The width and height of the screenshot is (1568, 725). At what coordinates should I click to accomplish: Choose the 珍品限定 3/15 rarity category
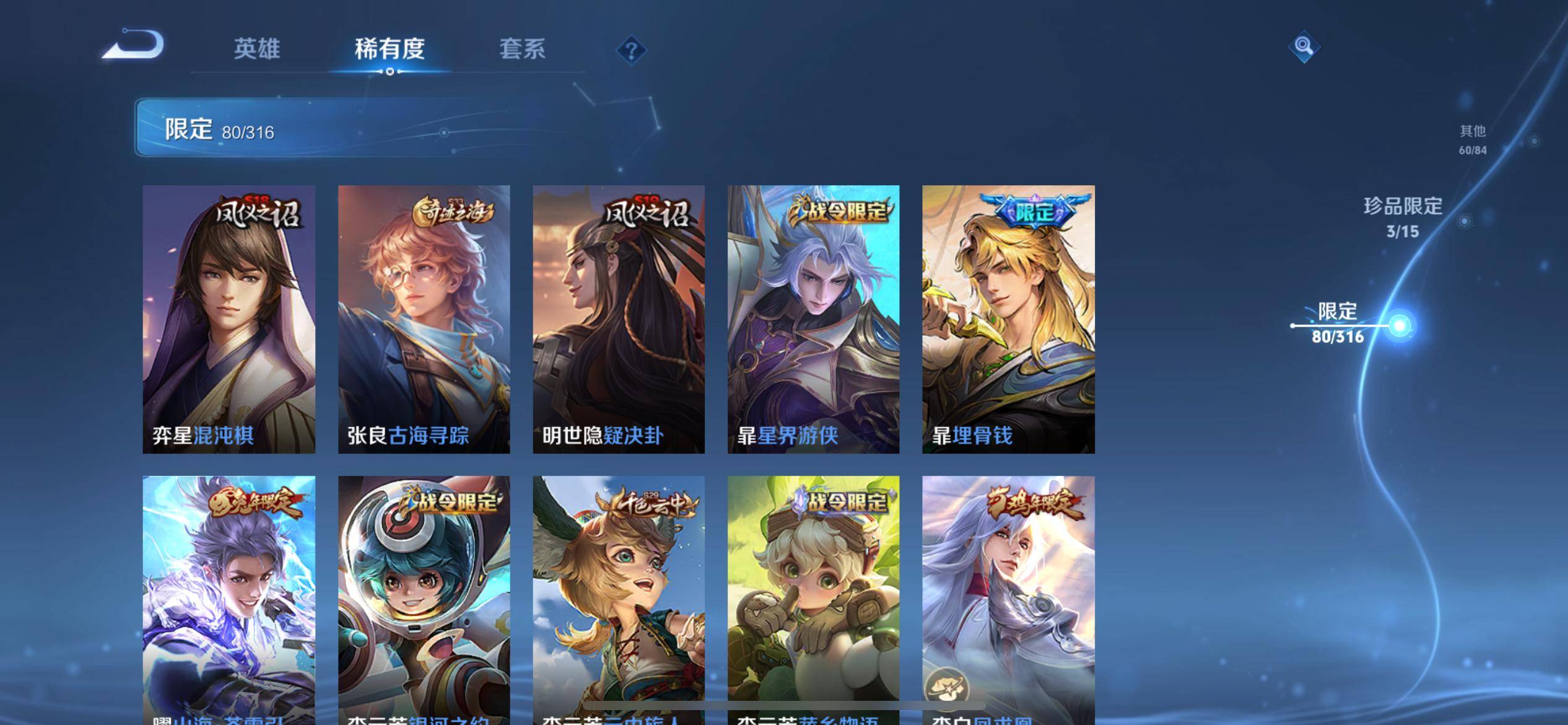tap(1403, 217)
